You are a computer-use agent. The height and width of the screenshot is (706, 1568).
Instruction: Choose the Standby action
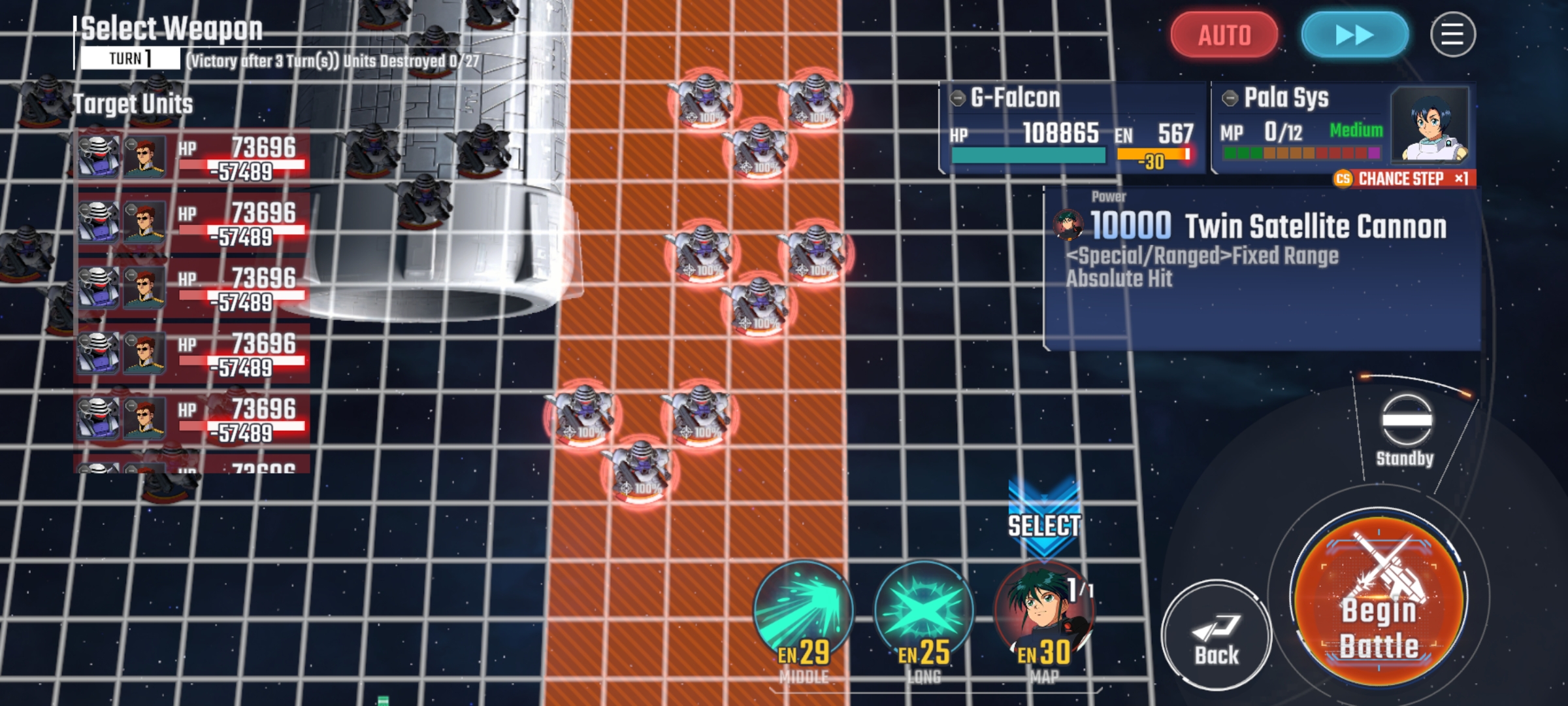point(1406,428)
